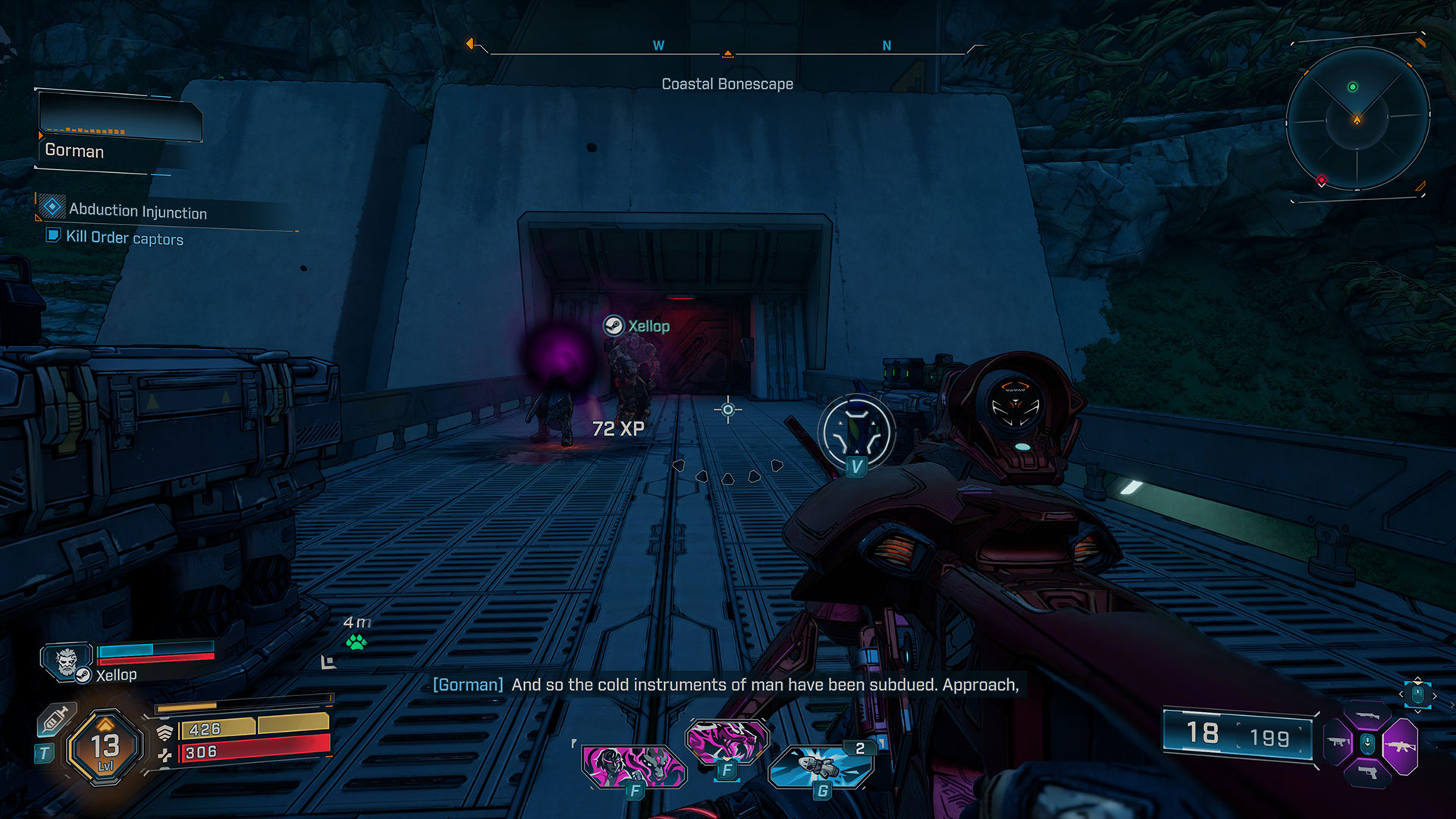This screenshot has height=819, width=1456.
Task: Switch to the shotgun weapon slot
Action: (1368, 716)
